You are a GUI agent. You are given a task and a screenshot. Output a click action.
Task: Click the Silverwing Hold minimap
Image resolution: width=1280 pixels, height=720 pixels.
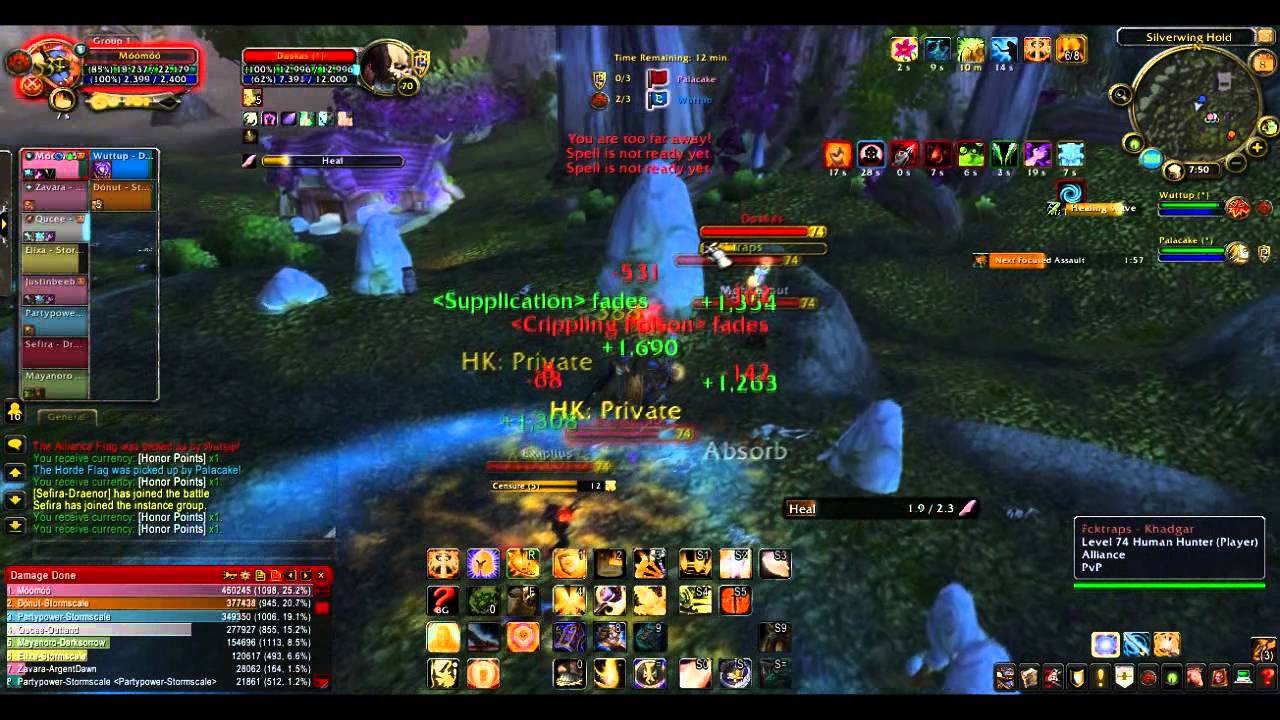1190,105
